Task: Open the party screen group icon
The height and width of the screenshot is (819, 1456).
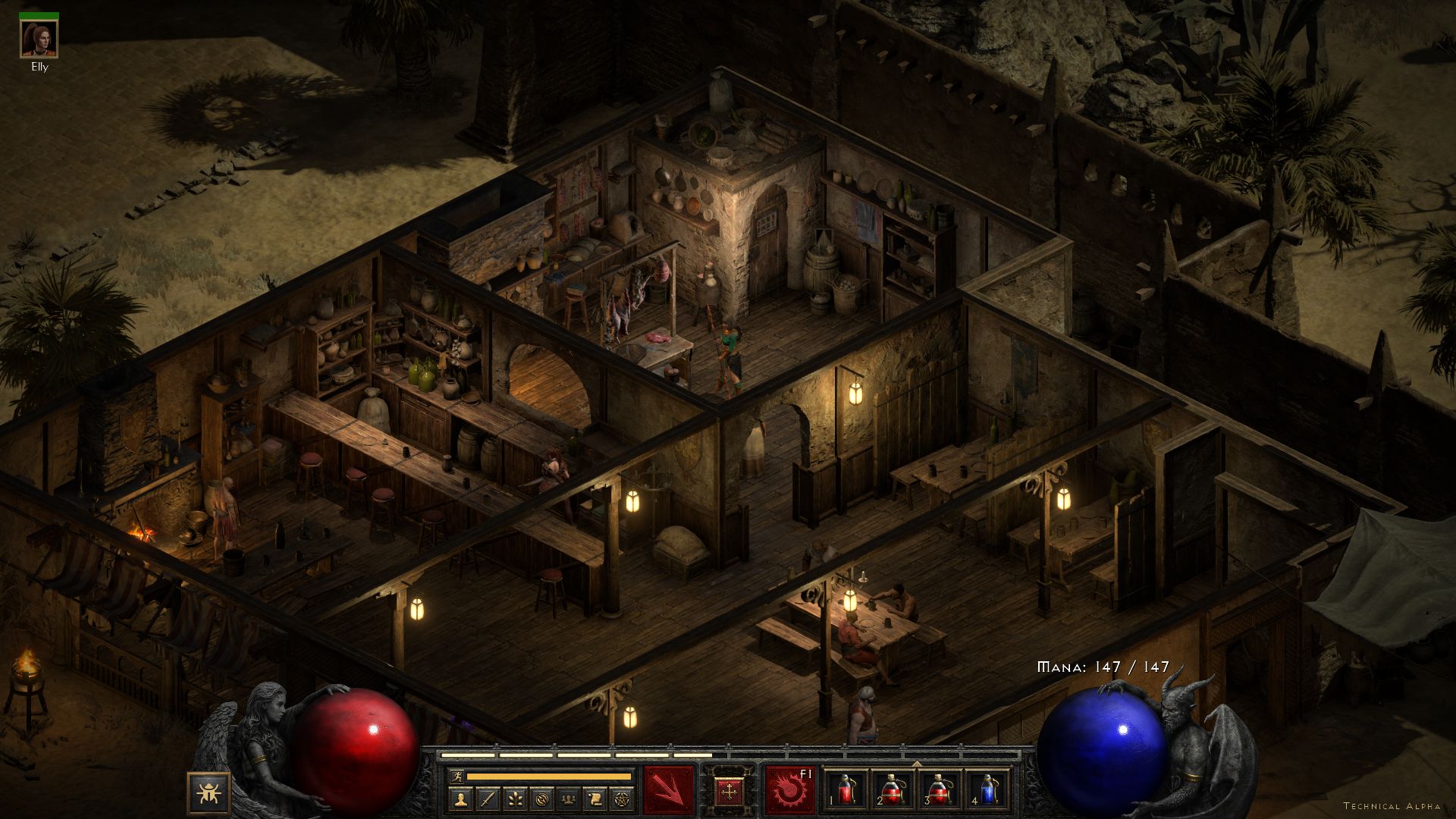Action: [x=567, y=799]
